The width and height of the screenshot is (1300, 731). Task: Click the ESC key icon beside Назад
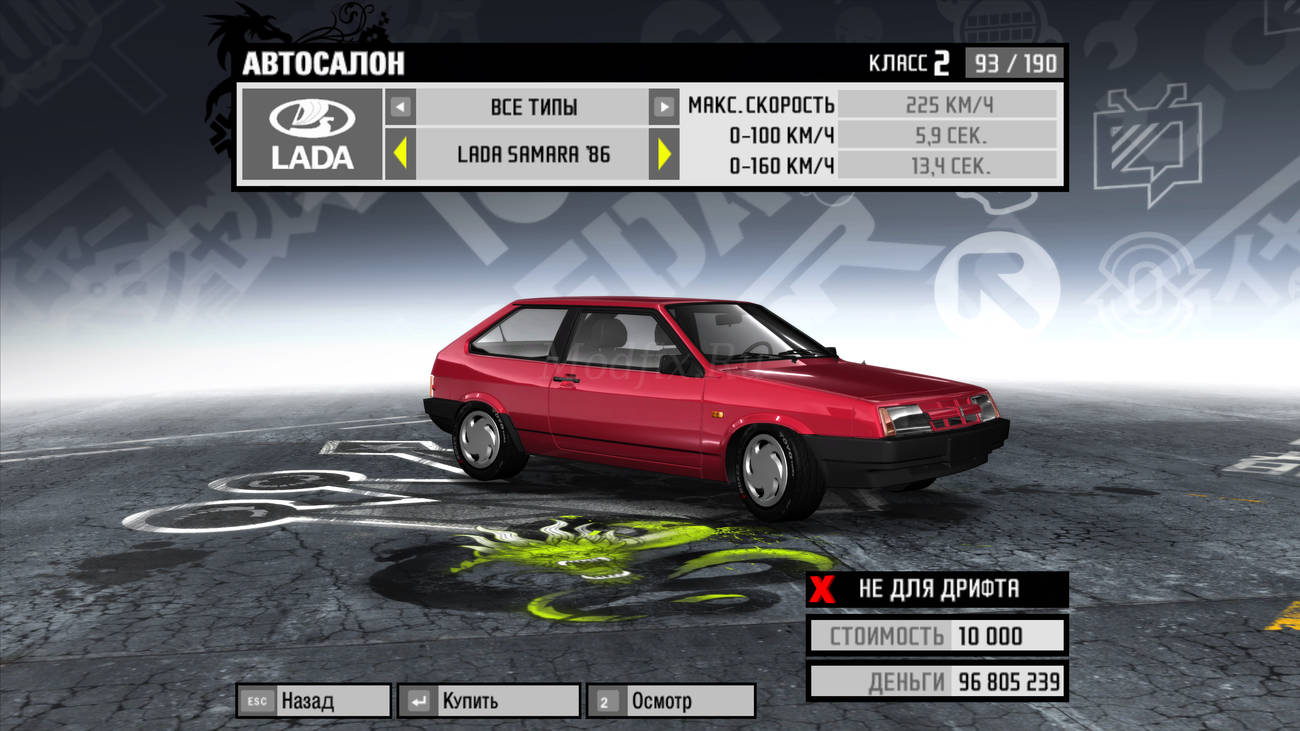tap(256, 701)
